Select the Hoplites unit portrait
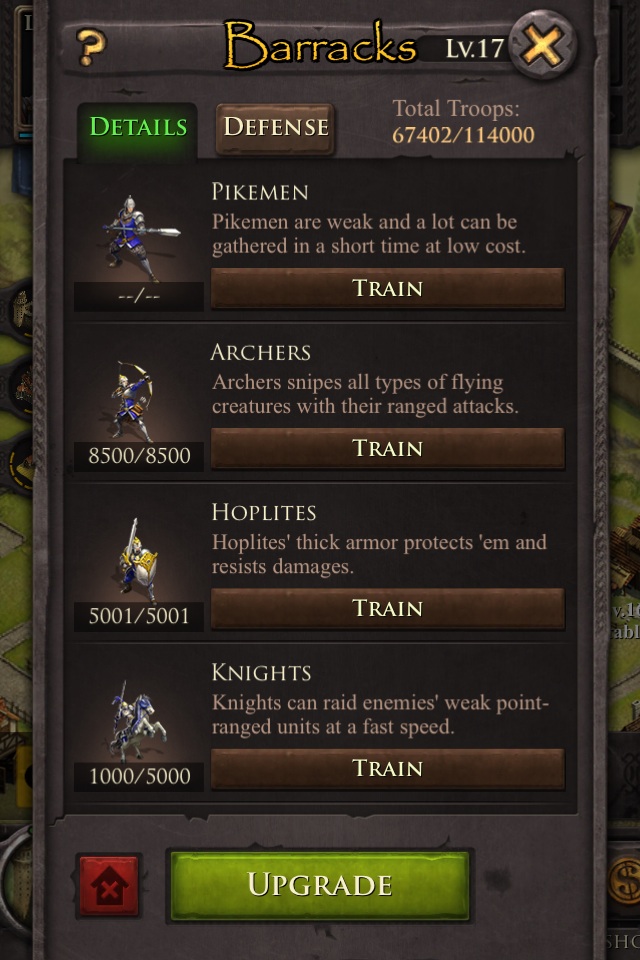 tap(138, 560)
